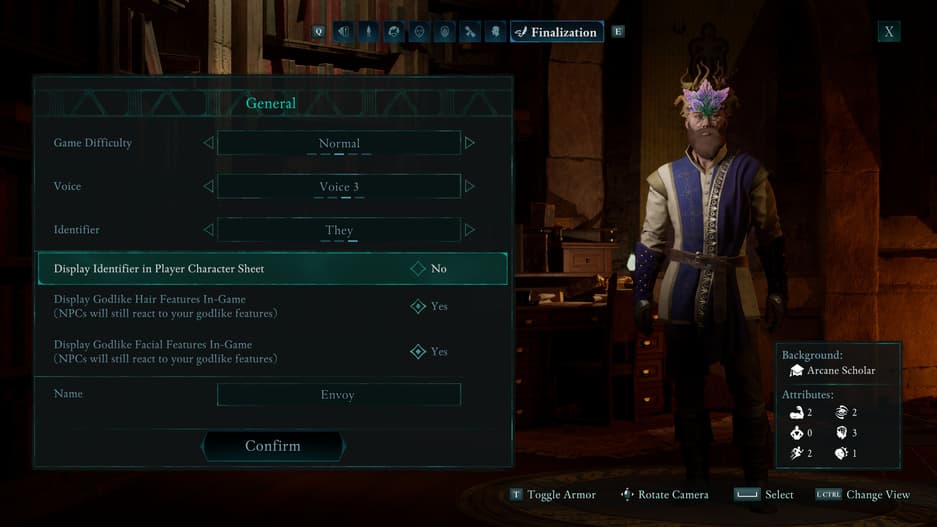Open the tab left of Finalization
The width and height of the screenshot is (937, 527).
(495, 32)
